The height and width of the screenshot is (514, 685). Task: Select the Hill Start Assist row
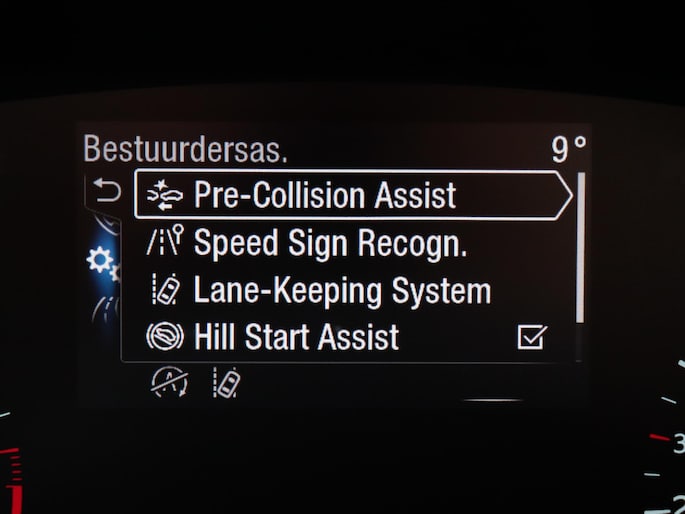pos(296,337)
